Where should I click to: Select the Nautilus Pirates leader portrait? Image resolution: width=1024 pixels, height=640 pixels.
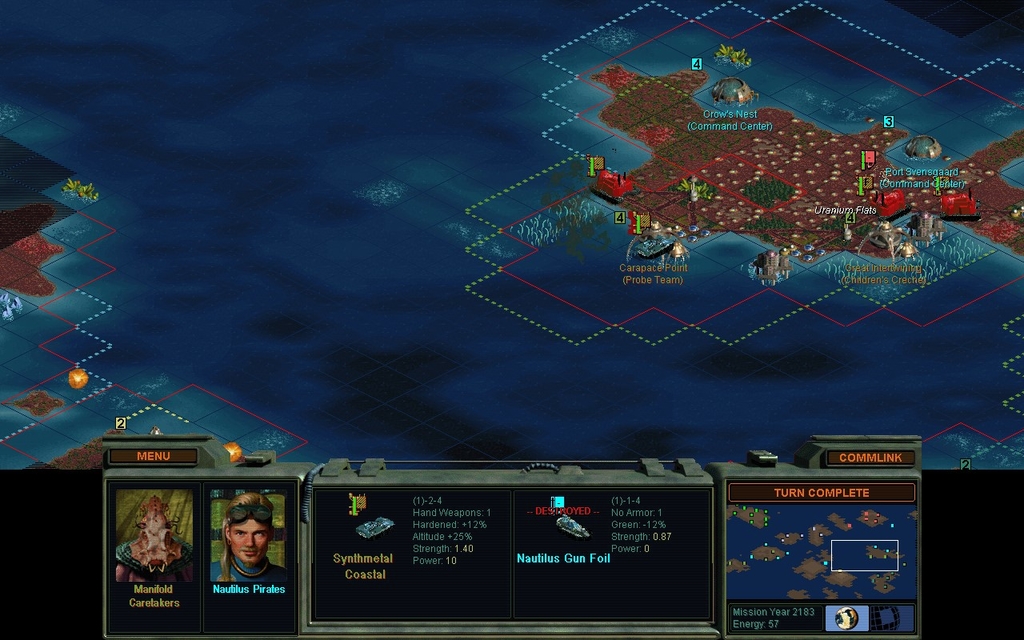pos(248,536)
